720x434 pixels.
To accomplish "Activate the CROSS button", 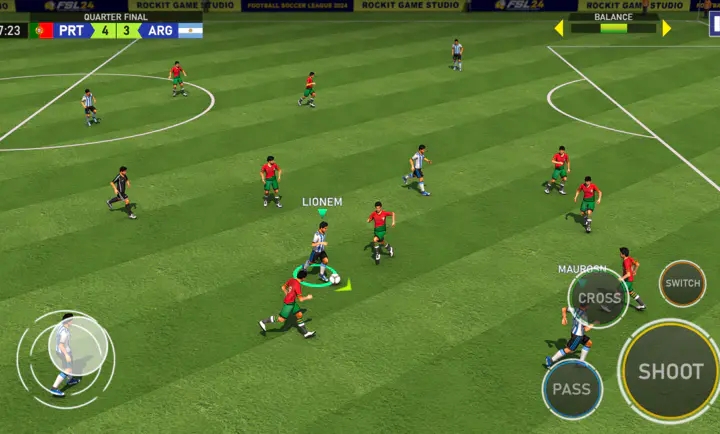I will point(599,298).
